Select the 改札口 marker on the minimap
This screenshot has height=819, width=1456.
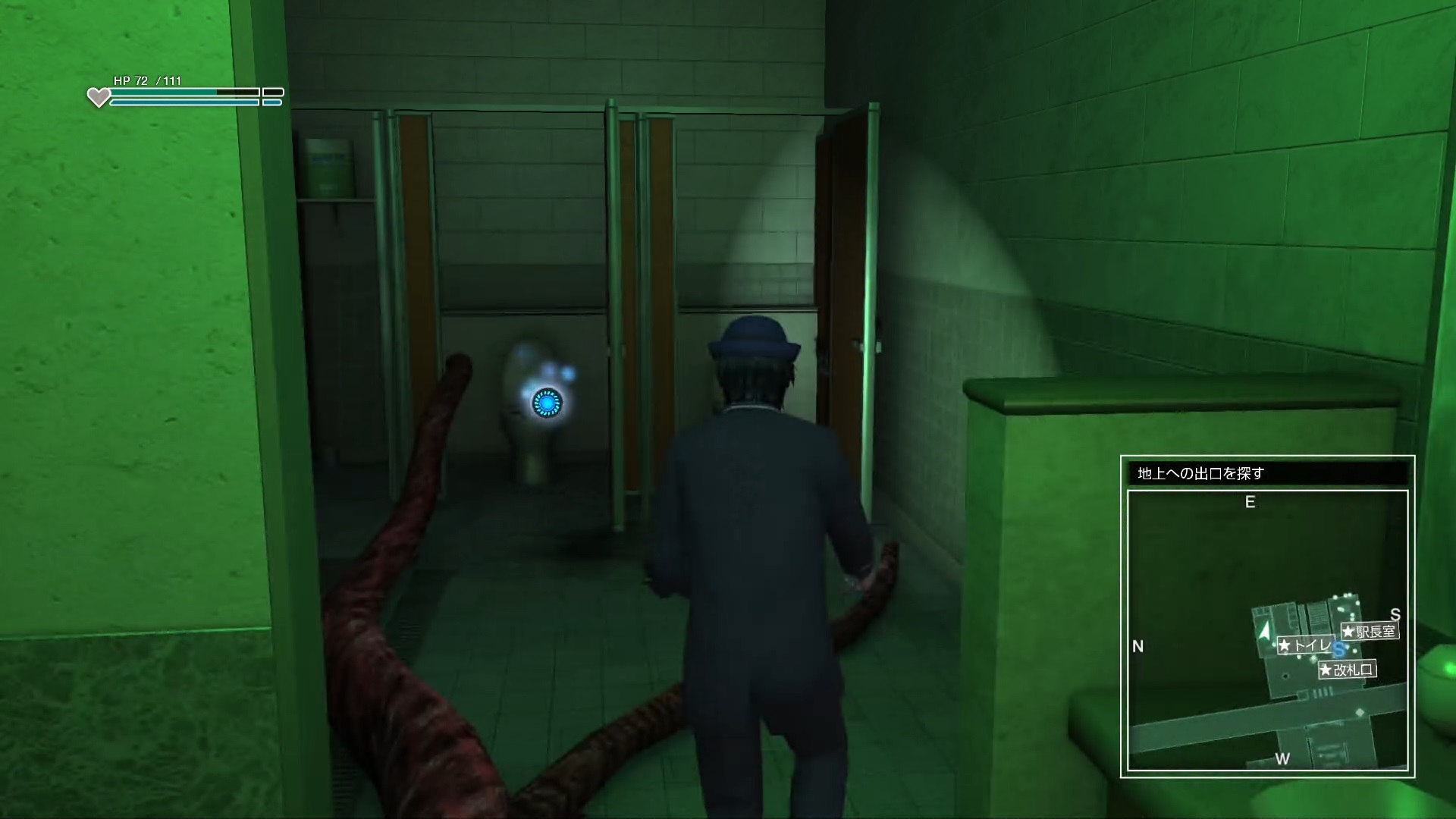1347,670
